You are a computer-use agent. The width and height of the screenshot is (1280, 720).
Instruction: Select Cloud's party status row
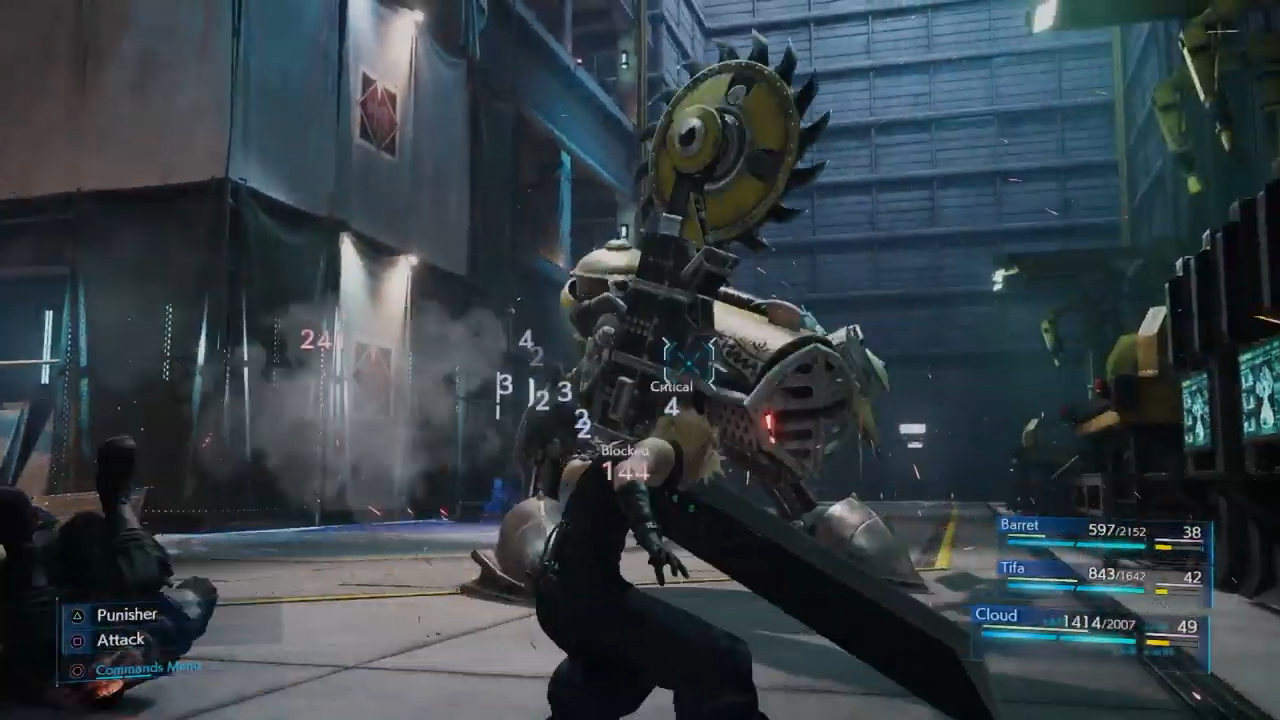tap(1088, 625)
